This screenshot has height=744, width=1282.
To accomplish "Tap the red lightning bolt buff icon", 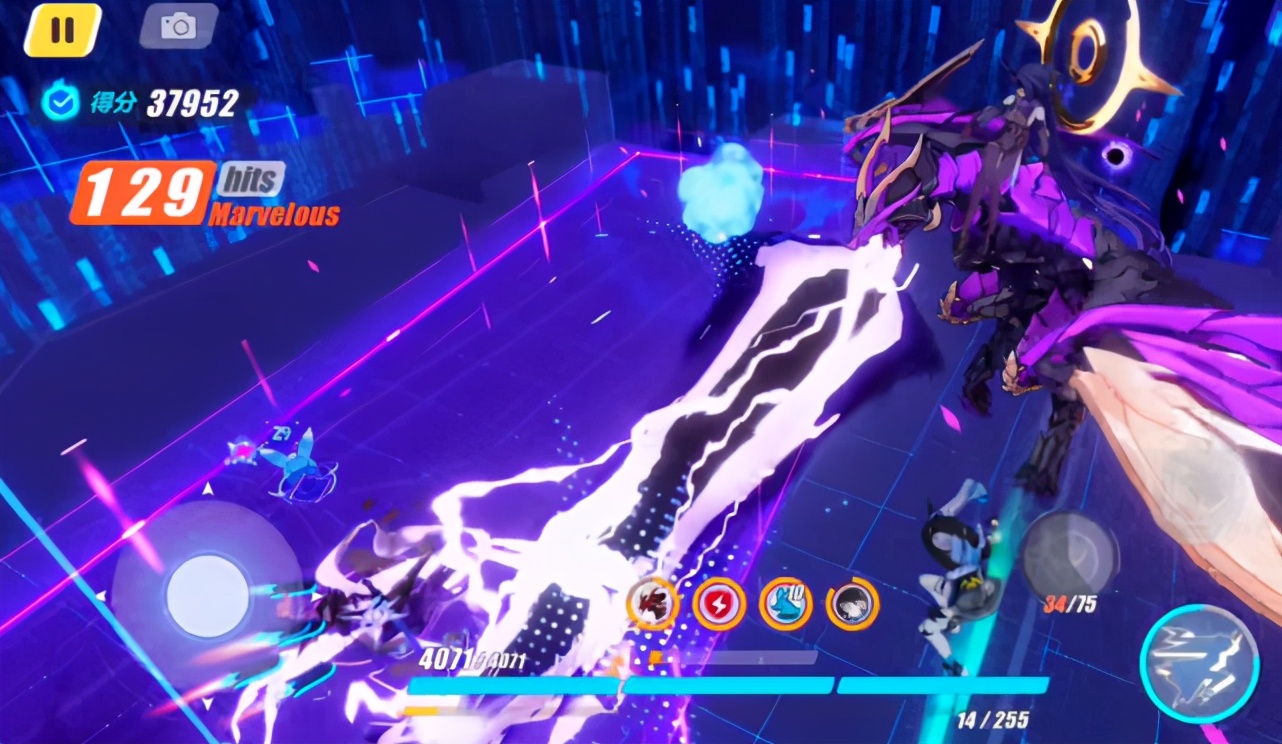I will [719, 604].
